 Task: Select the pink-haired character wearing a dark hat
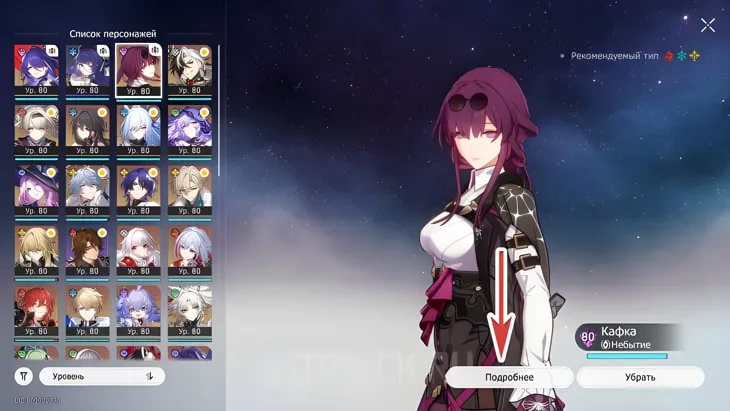(x=36, y=187)
